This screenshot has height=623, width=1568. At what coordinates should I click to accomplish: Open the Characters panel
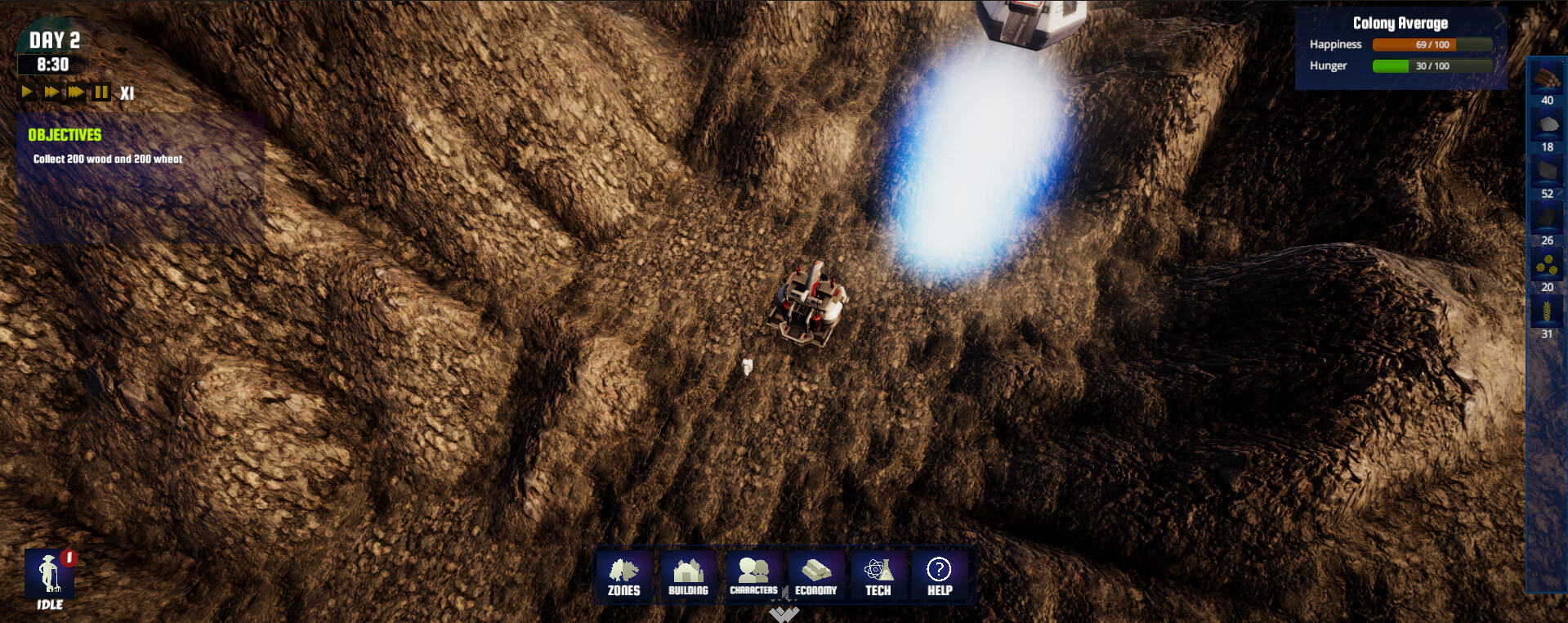click(753, 576)
